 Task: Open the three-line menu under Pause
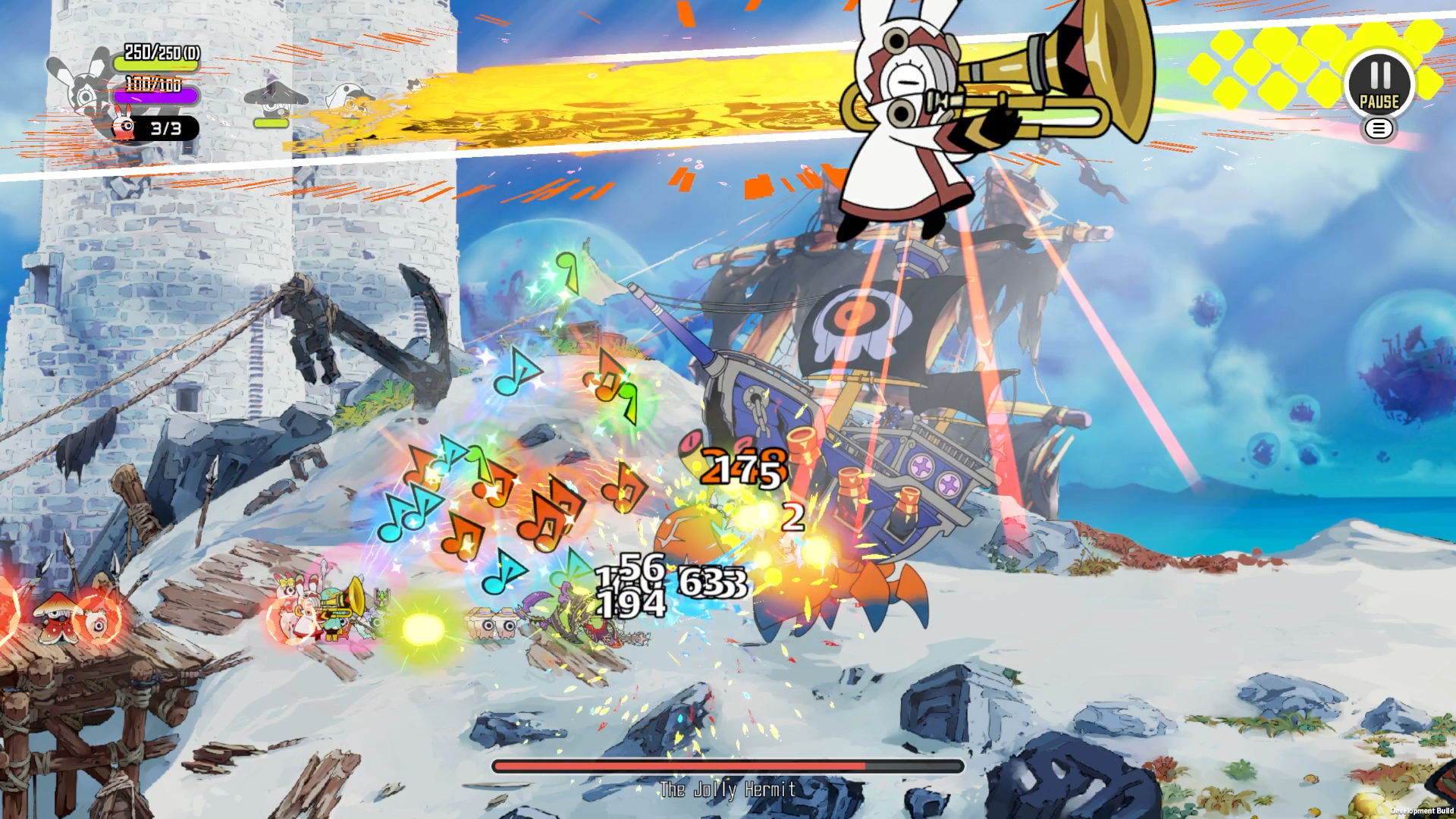point(1379,129)
